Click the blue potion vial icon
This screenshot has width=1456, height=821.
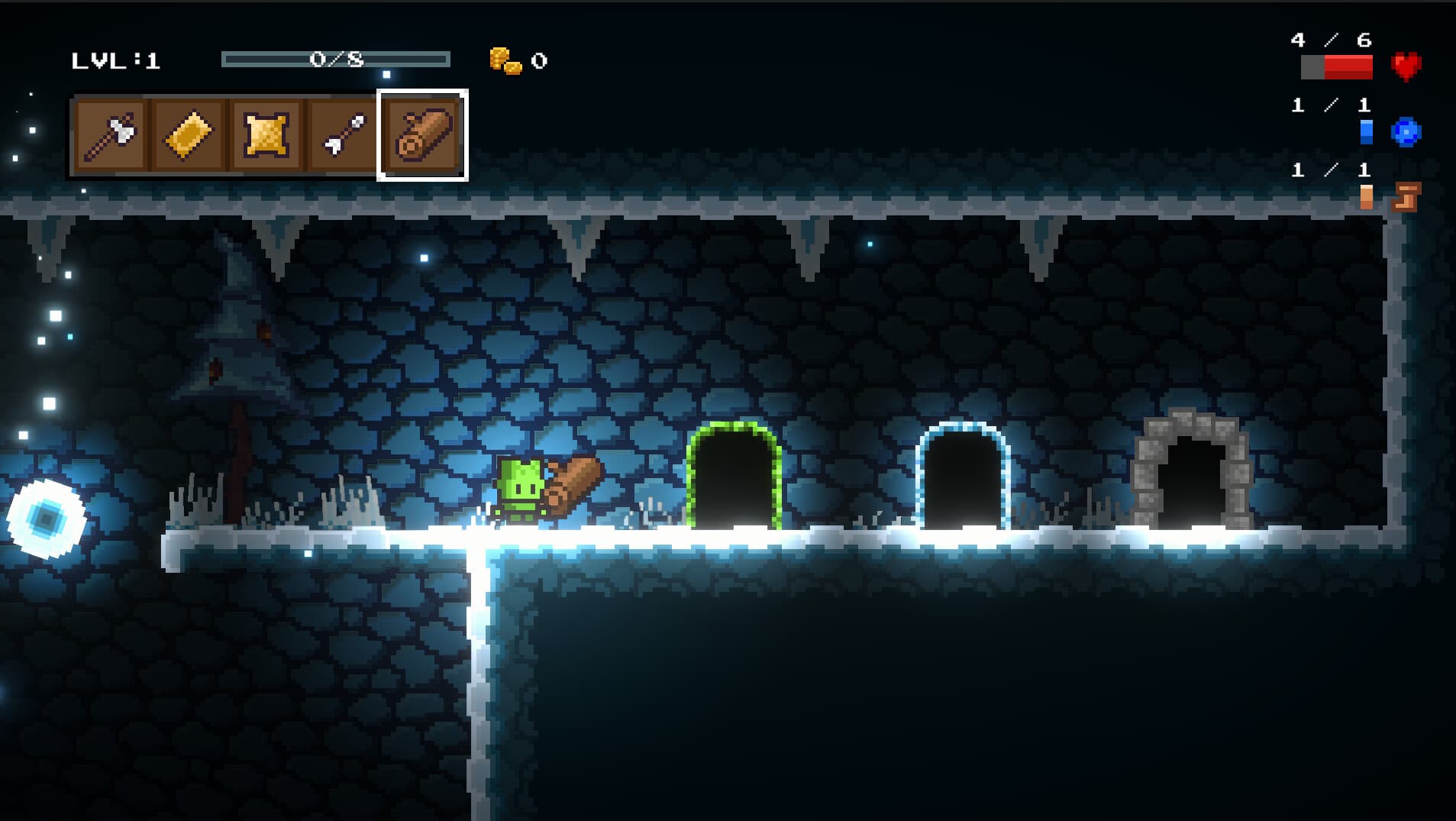1367,131
